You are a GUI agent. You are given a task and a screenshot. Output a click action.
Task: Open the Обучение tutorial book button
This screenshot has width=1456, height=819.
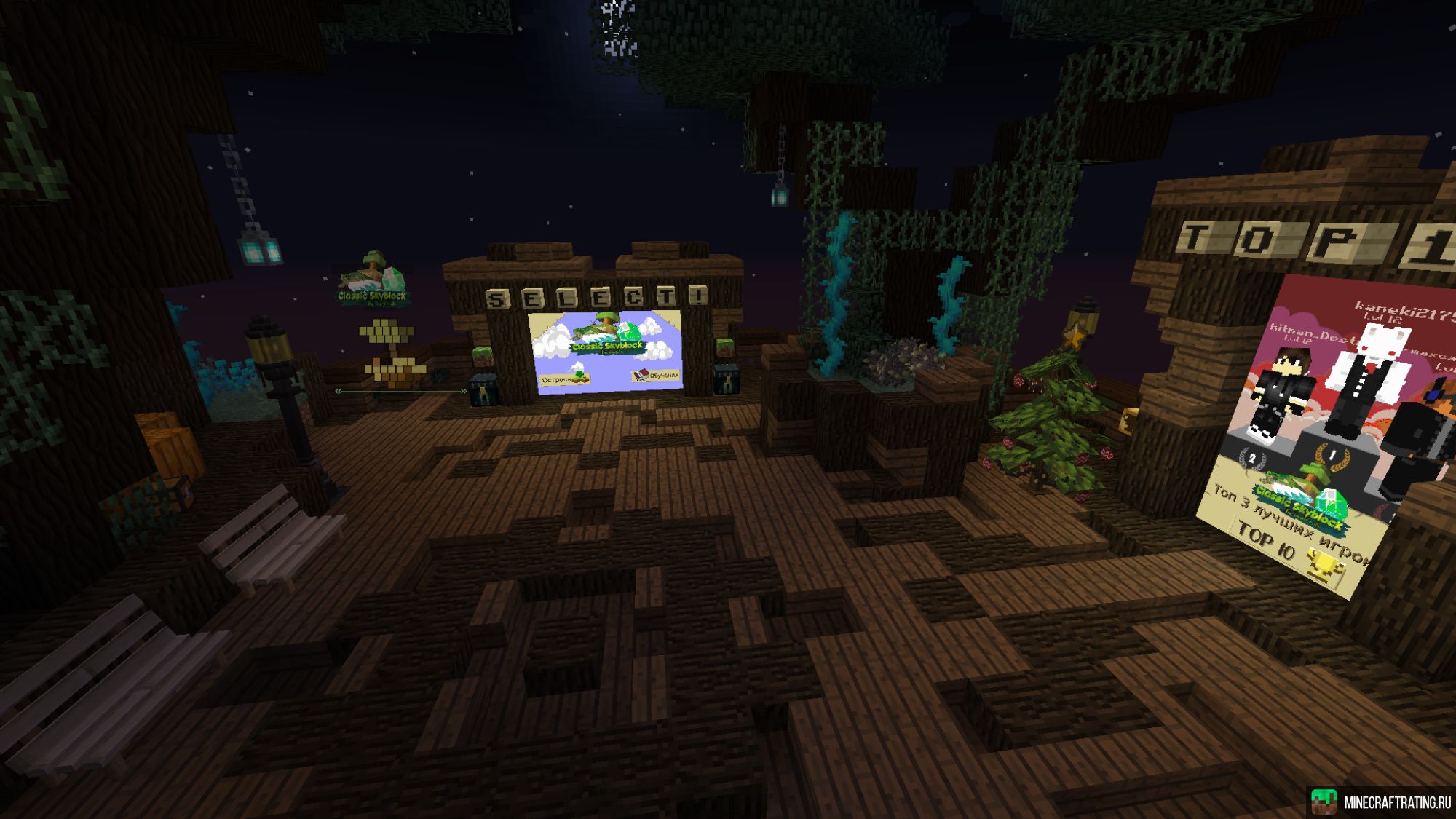(656, 375)
